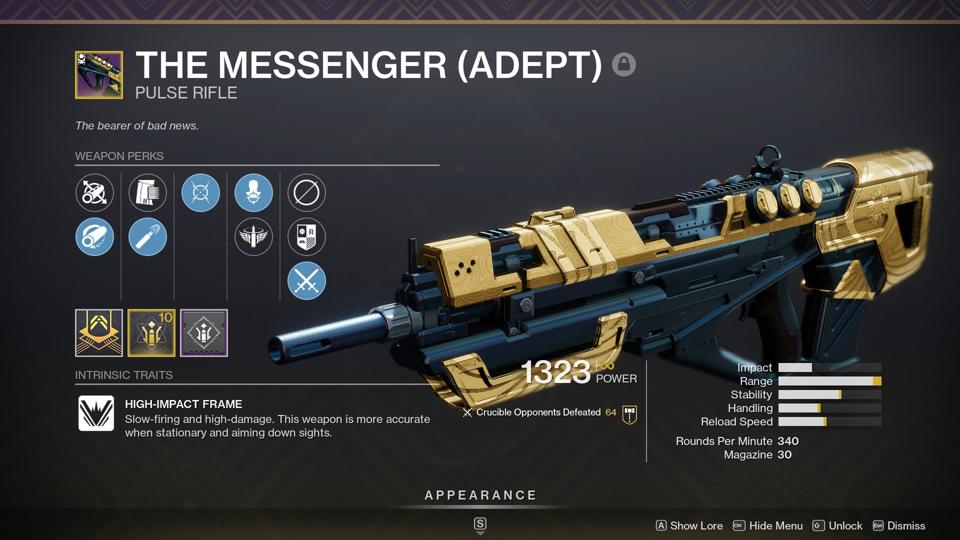Click the lock icon beside the weapon name

pyautogui.click(x=623, y=65)
